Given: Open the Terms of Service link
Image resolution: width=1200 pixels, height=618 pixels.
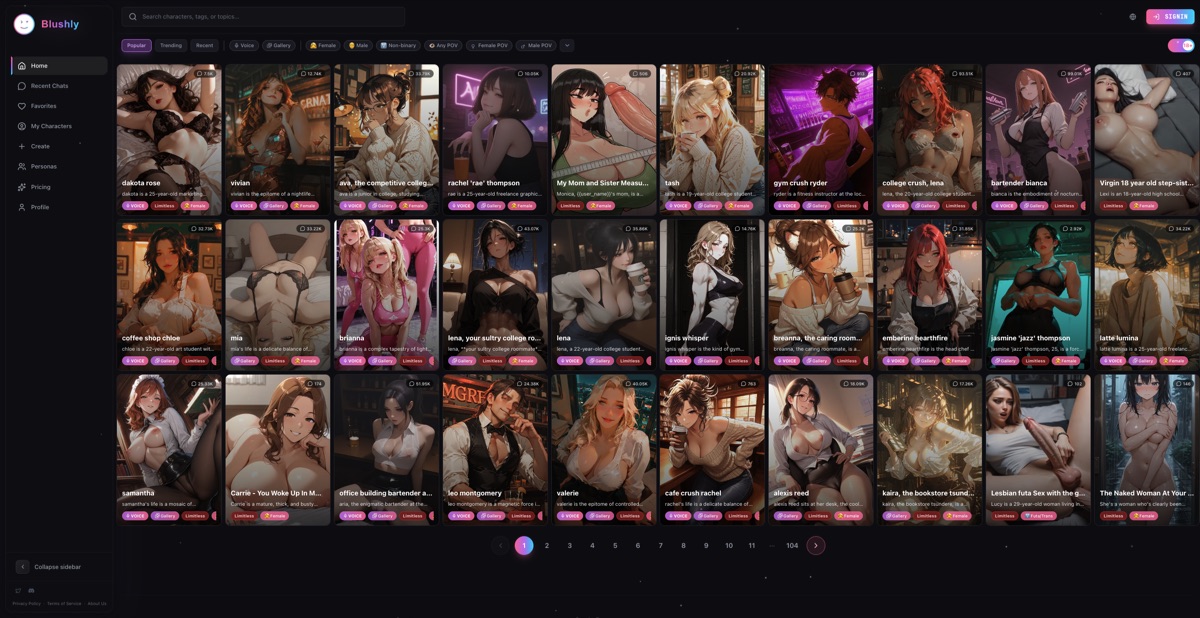Looking at the screenshot, I should coord(64,604).
